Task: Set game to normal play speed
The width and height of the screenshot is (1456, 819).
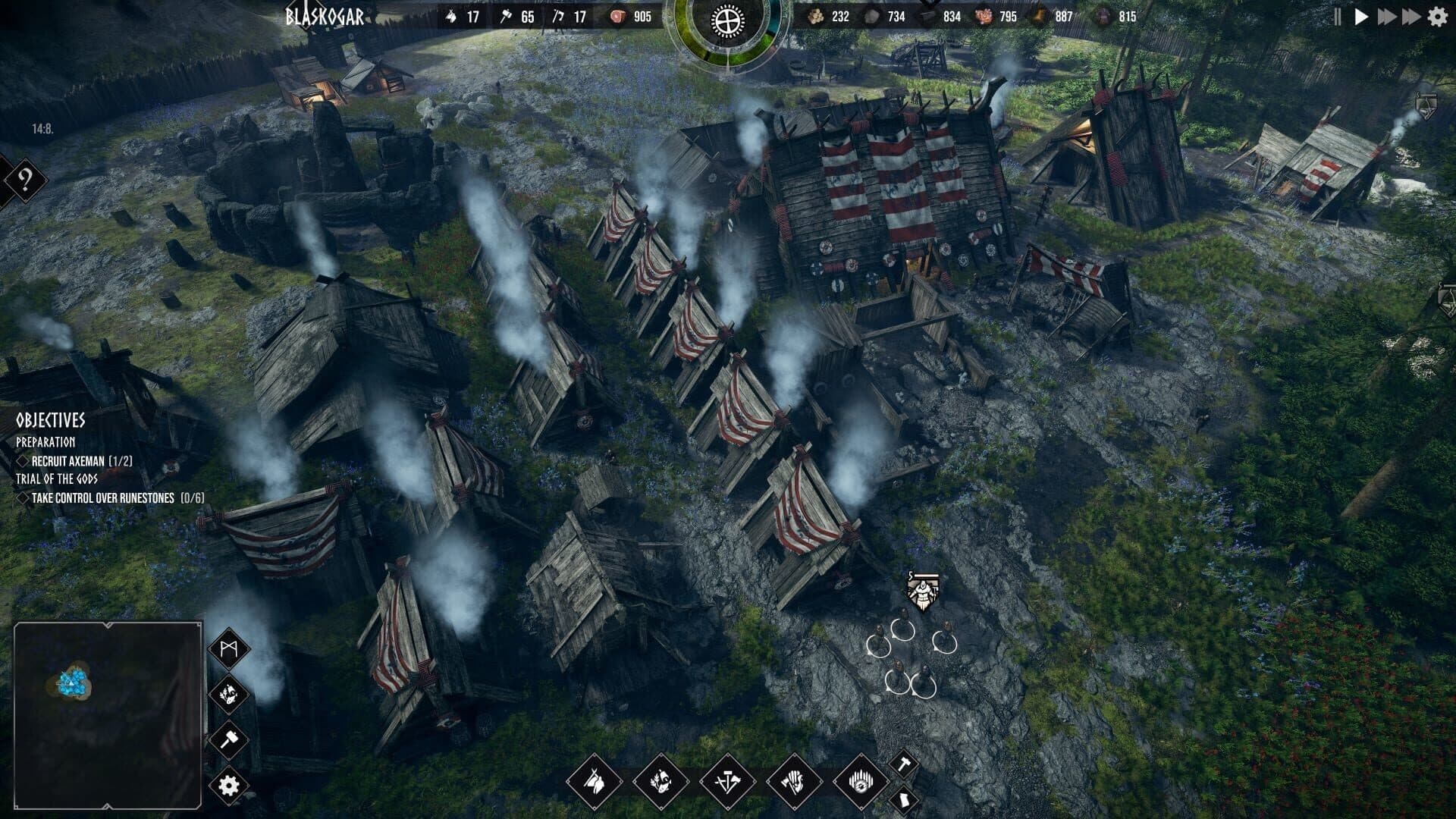Action: [x=1361, y=17]
